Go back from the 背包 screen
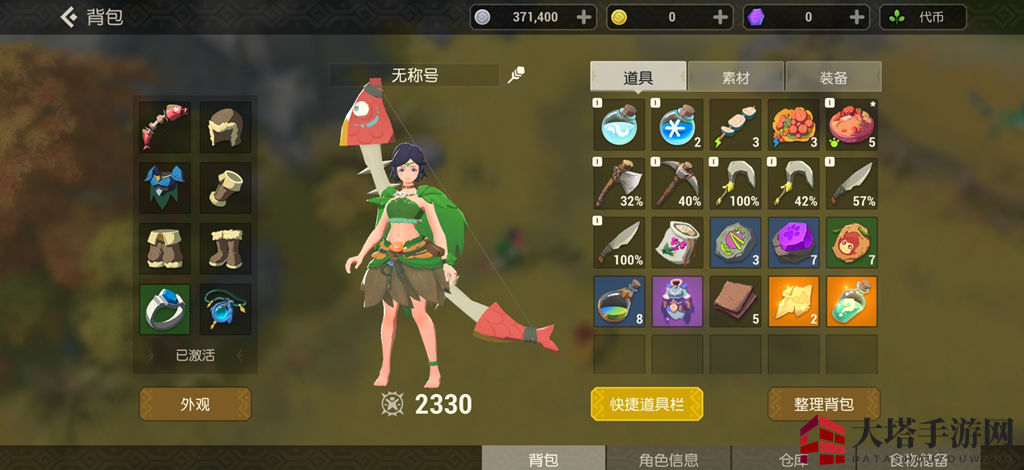The width and height of the screenshot is (1024, 470). 70,17
